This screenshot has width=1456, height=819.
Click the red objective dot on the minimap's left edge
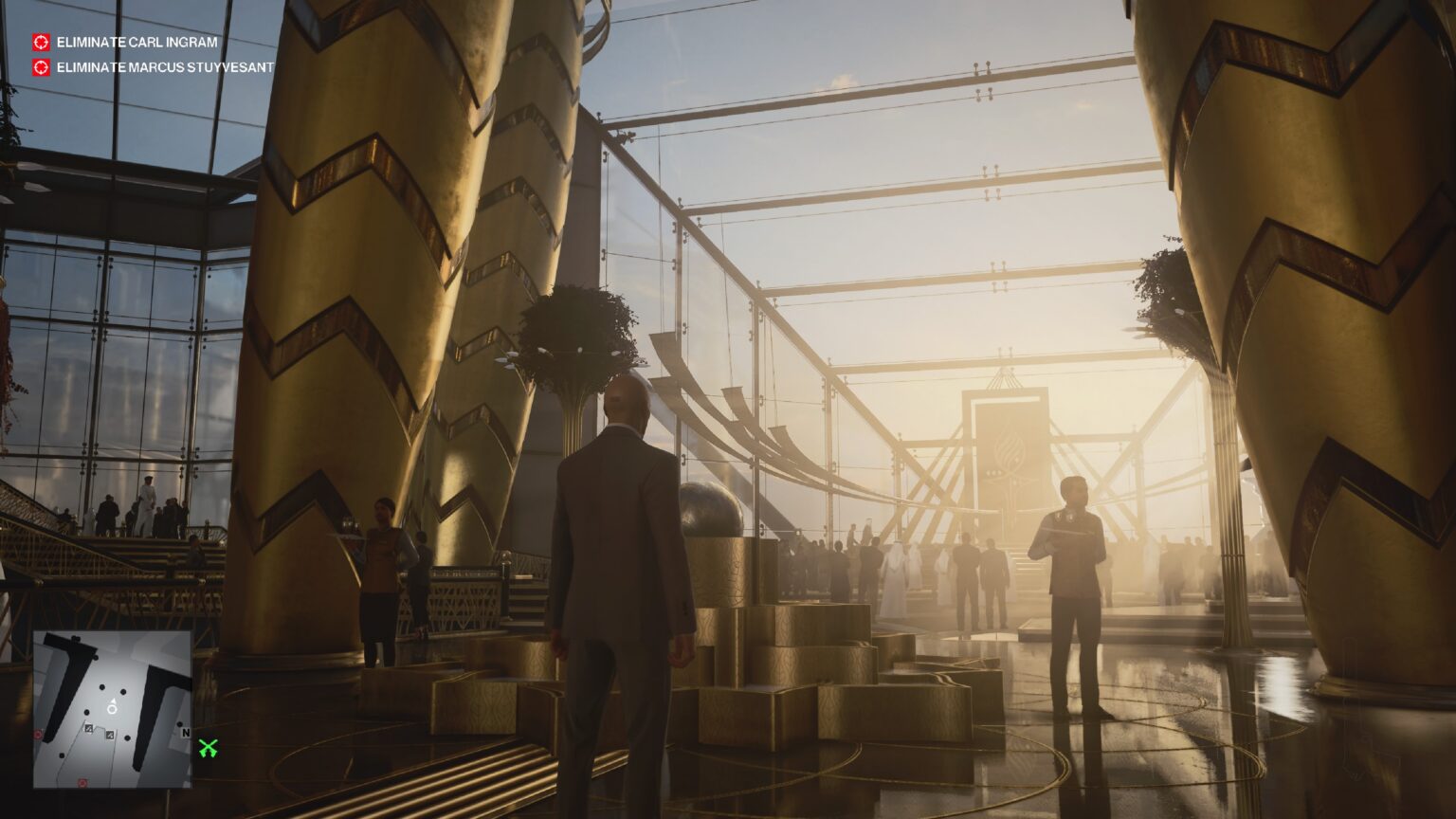[37, 734]
